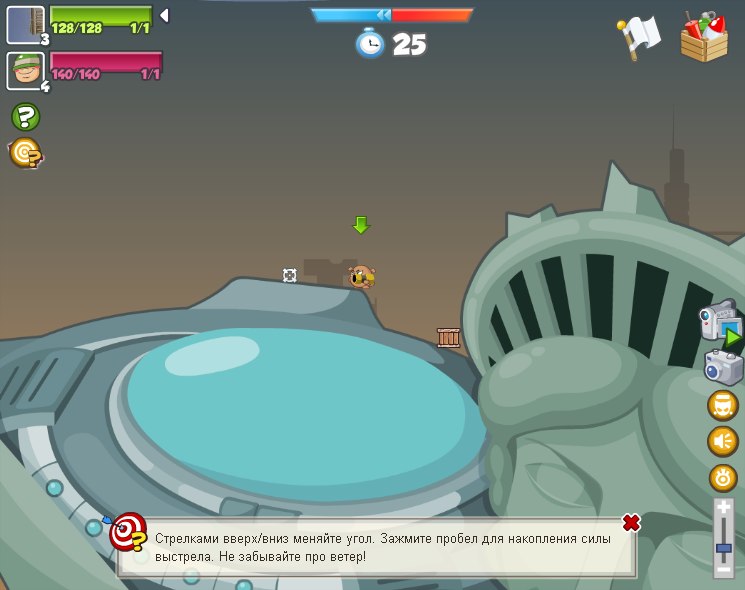Click the blue zoom slider handle

pos(724,548)
